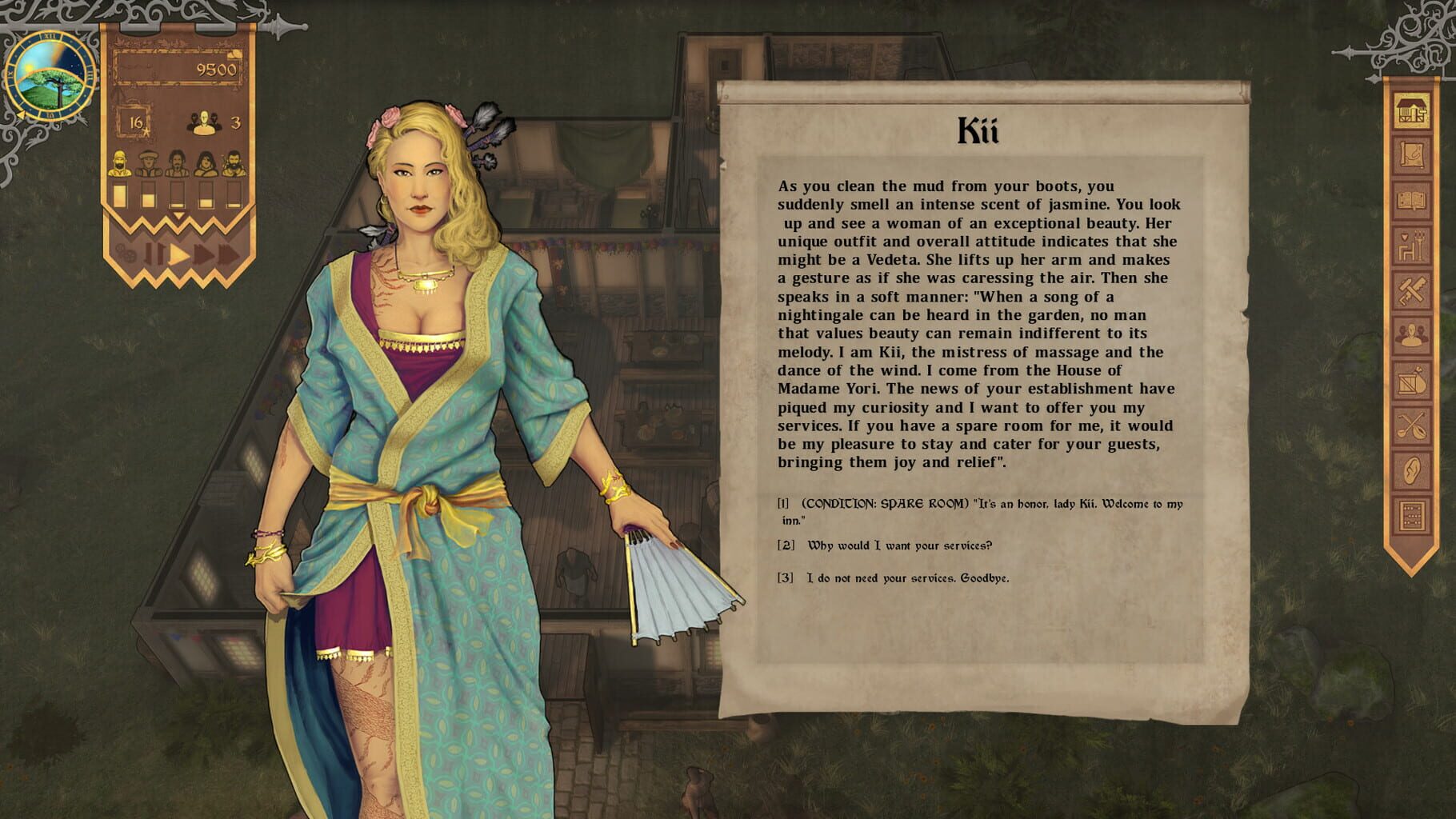
Task: Expand the staff banner chevron
Action: (178, 214)
